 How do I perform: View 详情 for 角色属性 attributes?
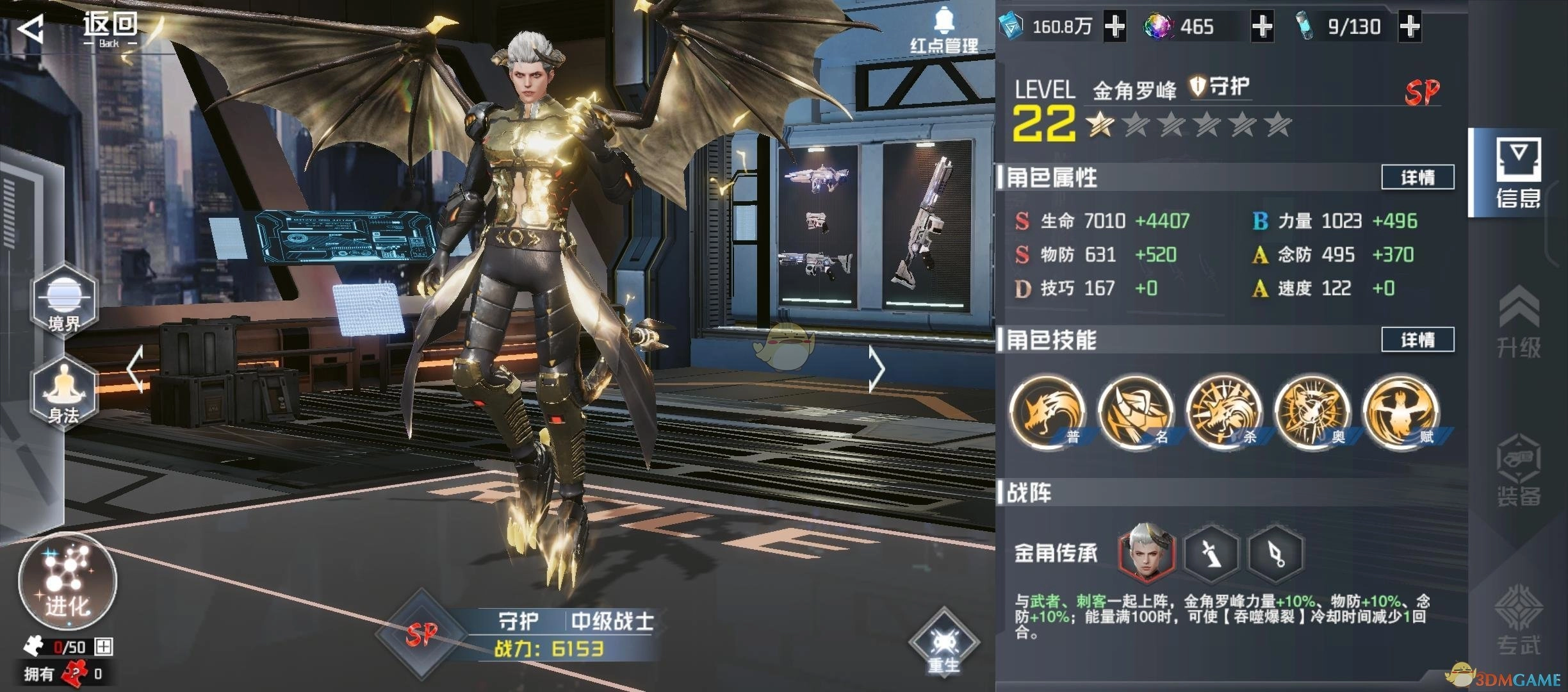1417,177
